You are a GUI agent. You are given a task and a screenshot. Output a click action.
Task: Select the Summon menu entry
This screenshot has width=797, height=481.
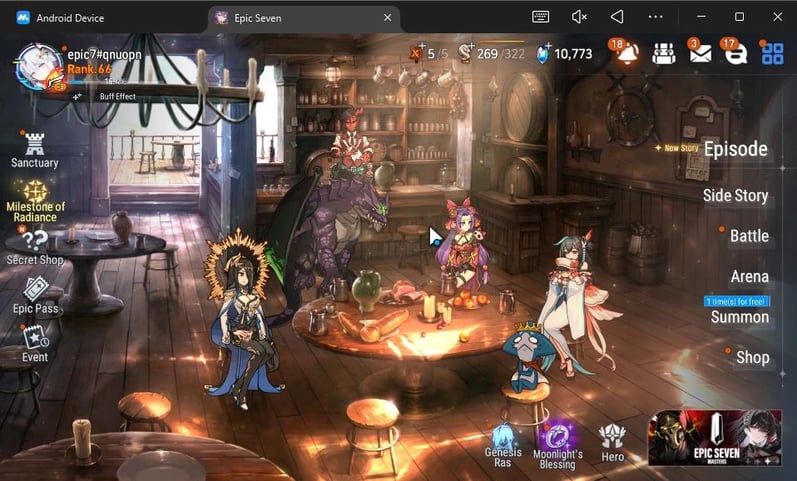pos(739,317)
